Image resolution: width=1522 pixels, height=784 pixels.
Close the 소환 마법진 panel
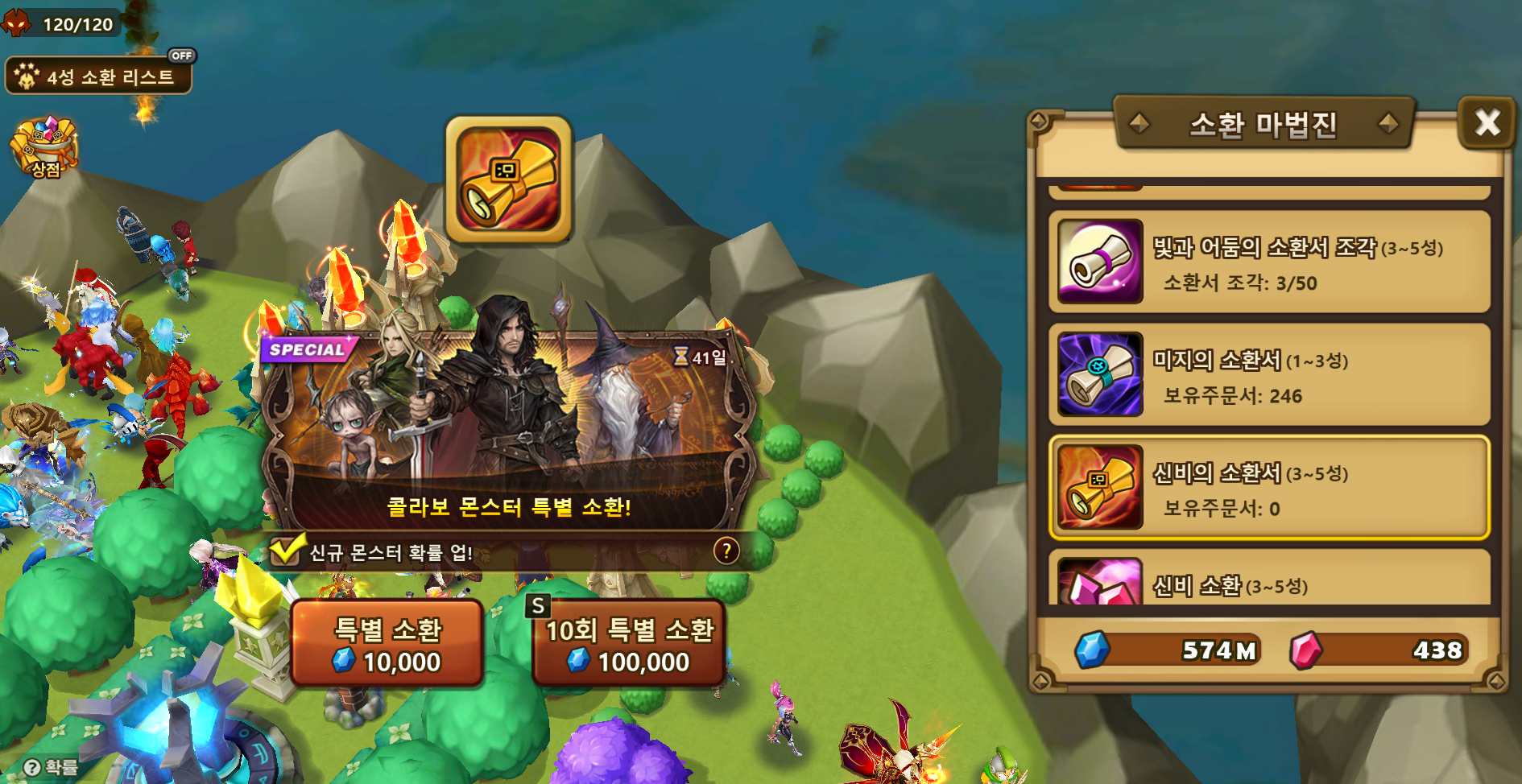[1487, 123]
